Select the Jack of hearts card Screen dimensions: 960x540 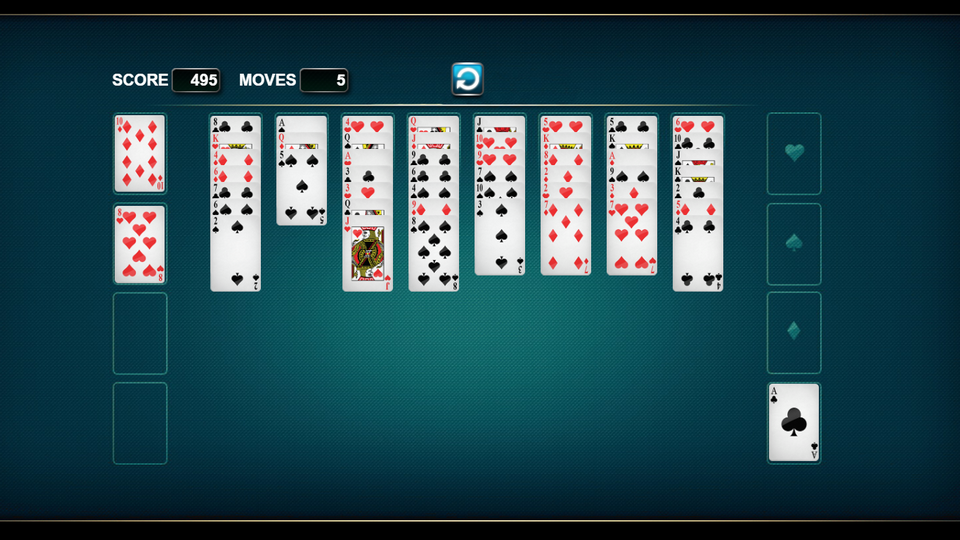[x=367, y=255]
